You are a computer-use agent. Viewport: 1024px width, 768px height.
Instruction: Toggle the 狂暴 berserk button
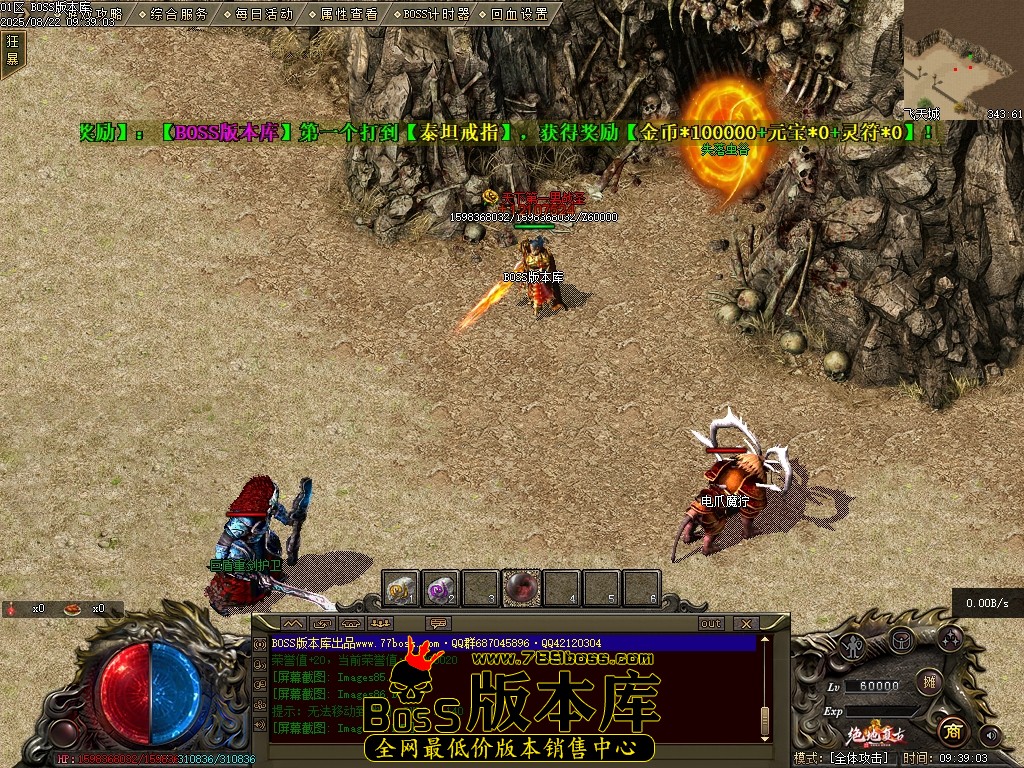point(12,50)
